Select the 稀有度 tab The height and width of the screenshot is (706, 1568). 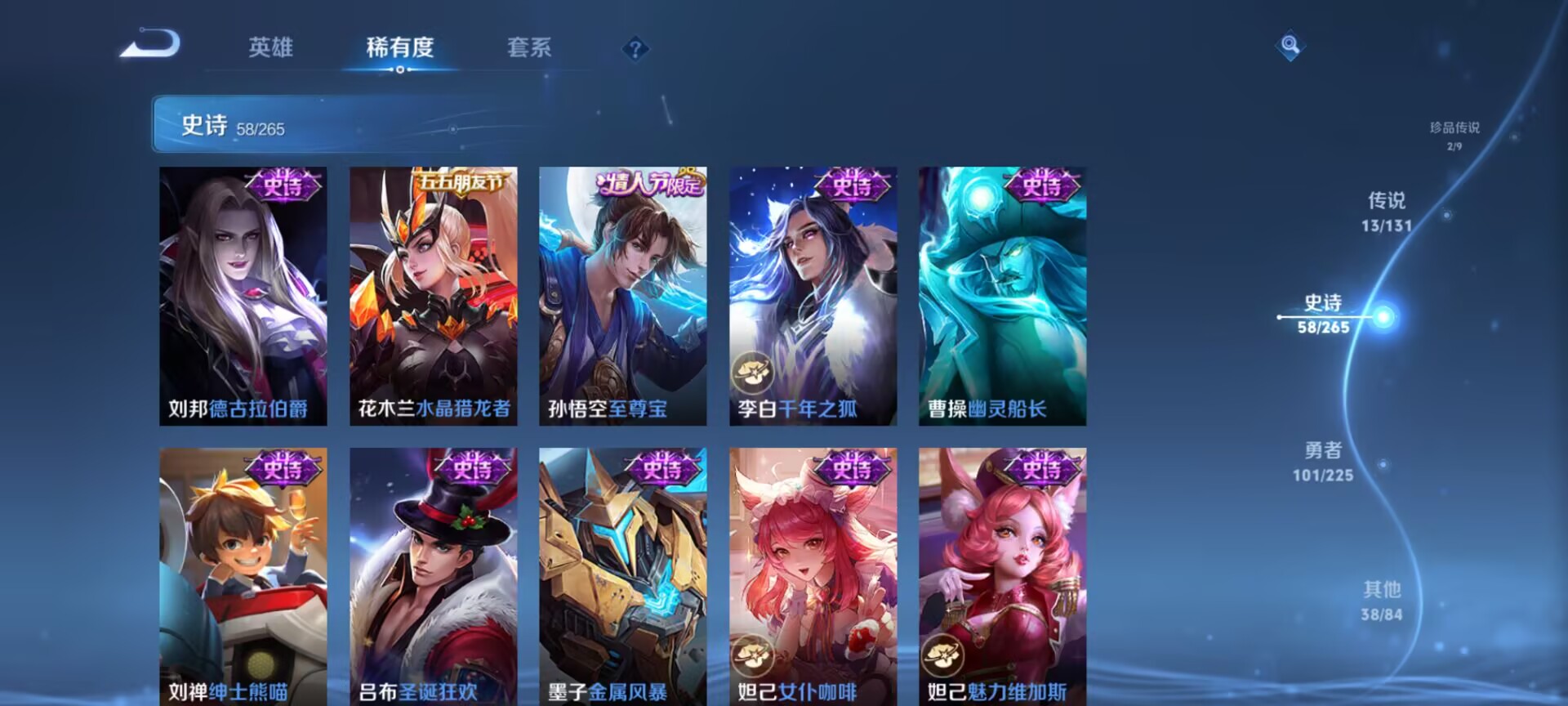tap(399, 49)
